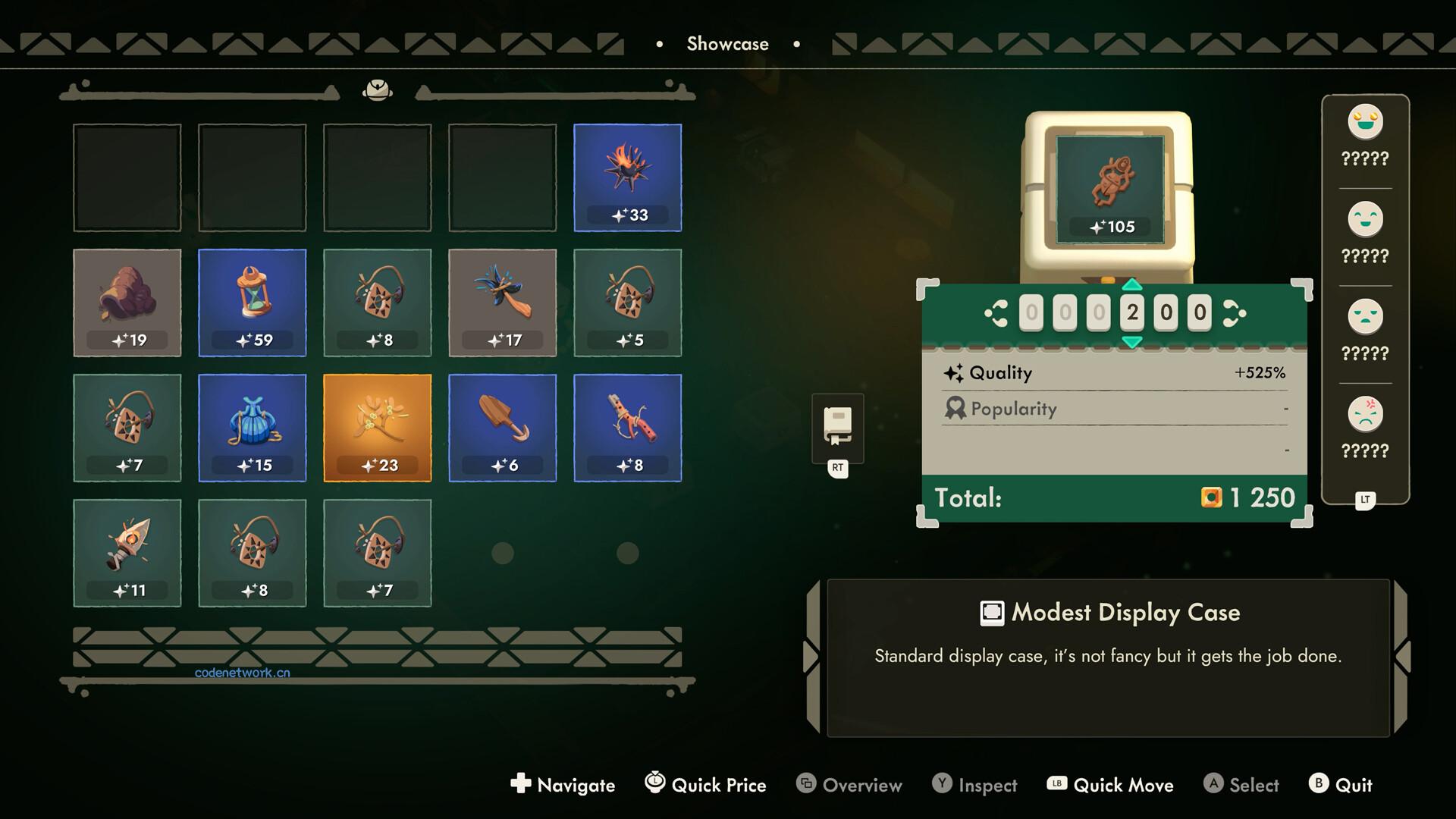The width and height of the screenshot is (1456, 819).
Task: Toggle the angry face reaction
Action: 1364,413
